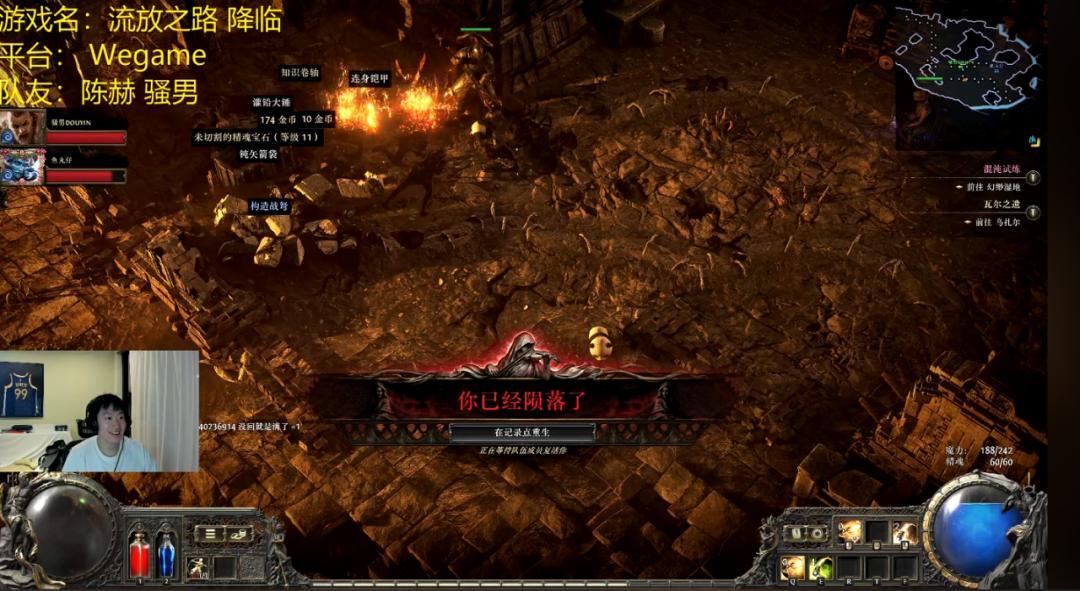Image resolution: width=1080 pixels, height=591 pixels.
Task: Collect the 10 金币 gold label
Action: [317, 120]
